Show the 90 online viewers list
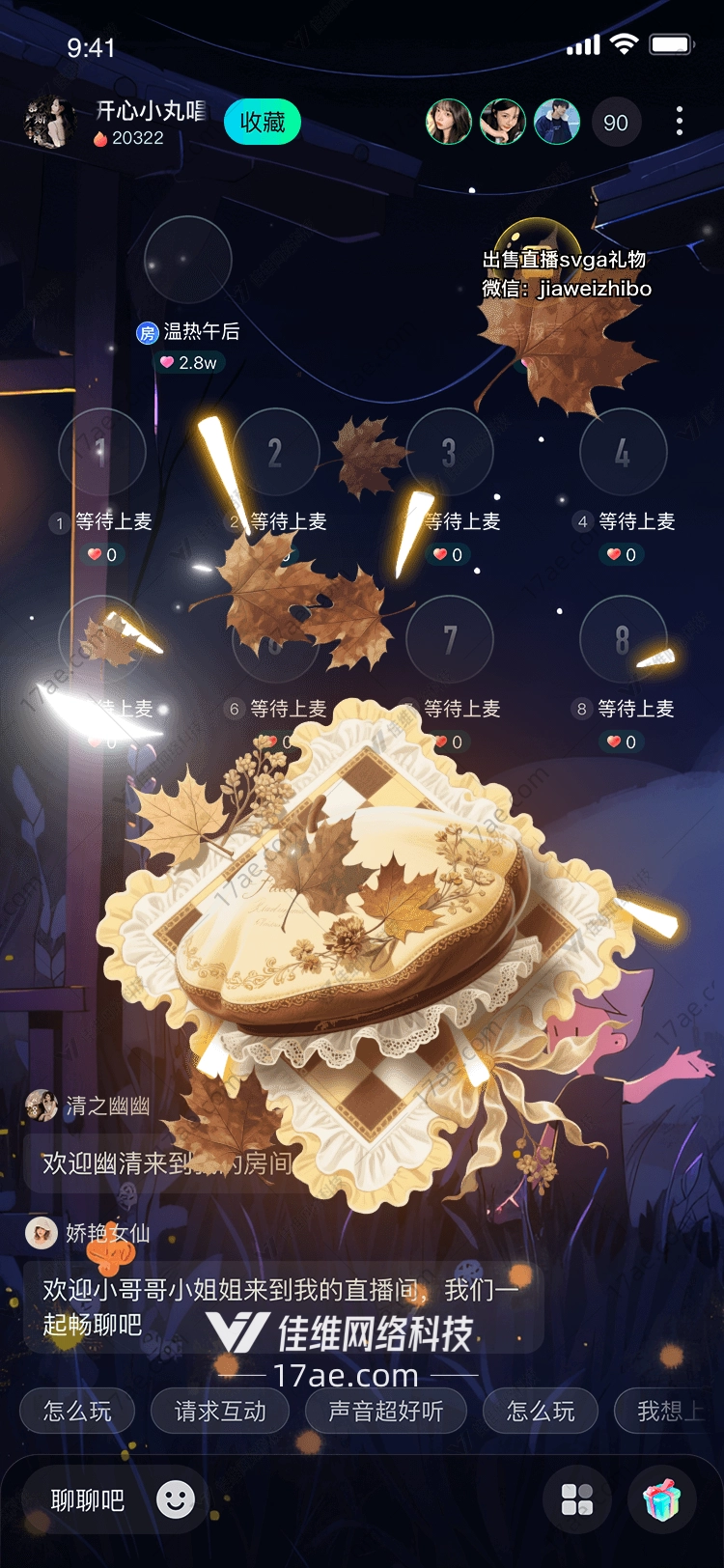Viewport: 724px width, 1568px height. (616, 123)
